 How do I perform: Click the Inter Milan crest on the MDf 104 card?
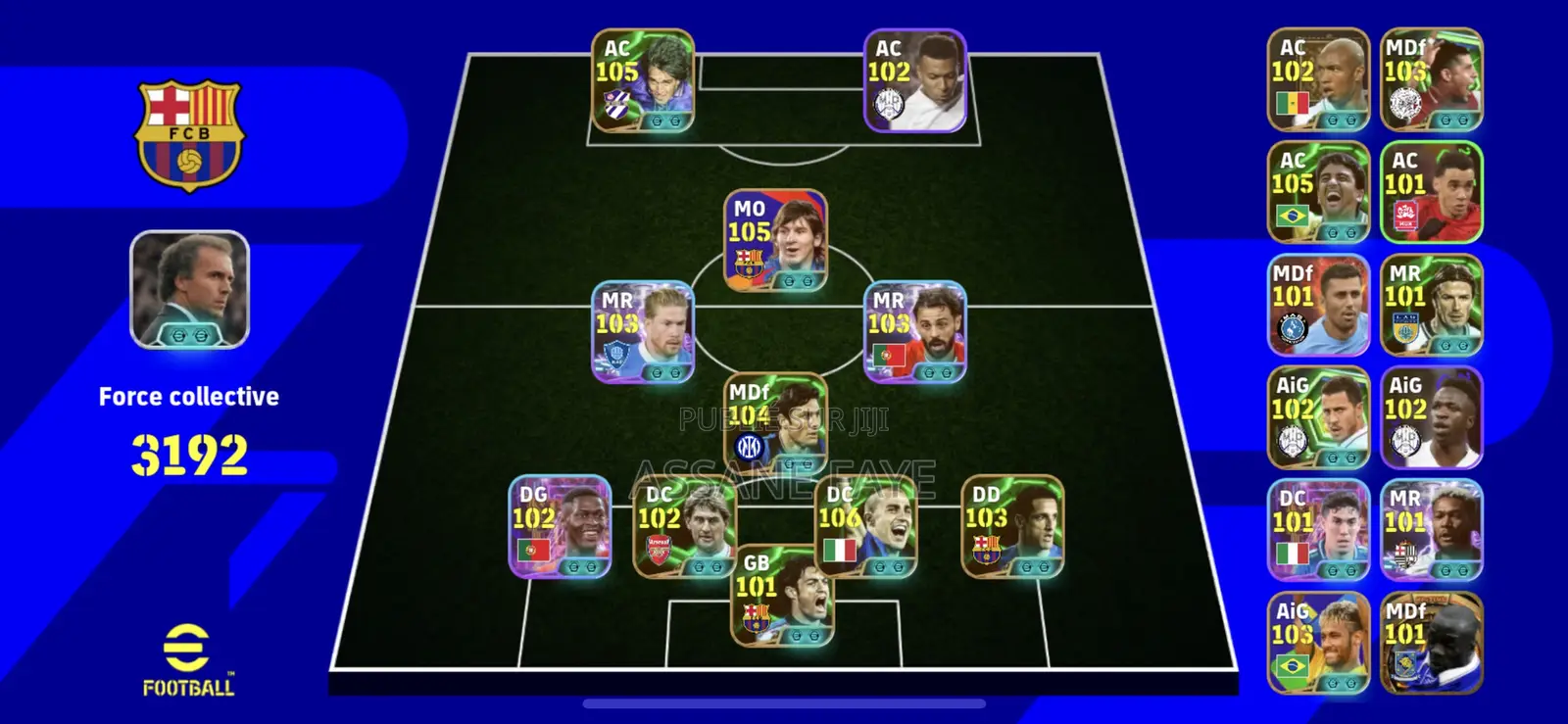pyautogui.click(x=750, y=447)
